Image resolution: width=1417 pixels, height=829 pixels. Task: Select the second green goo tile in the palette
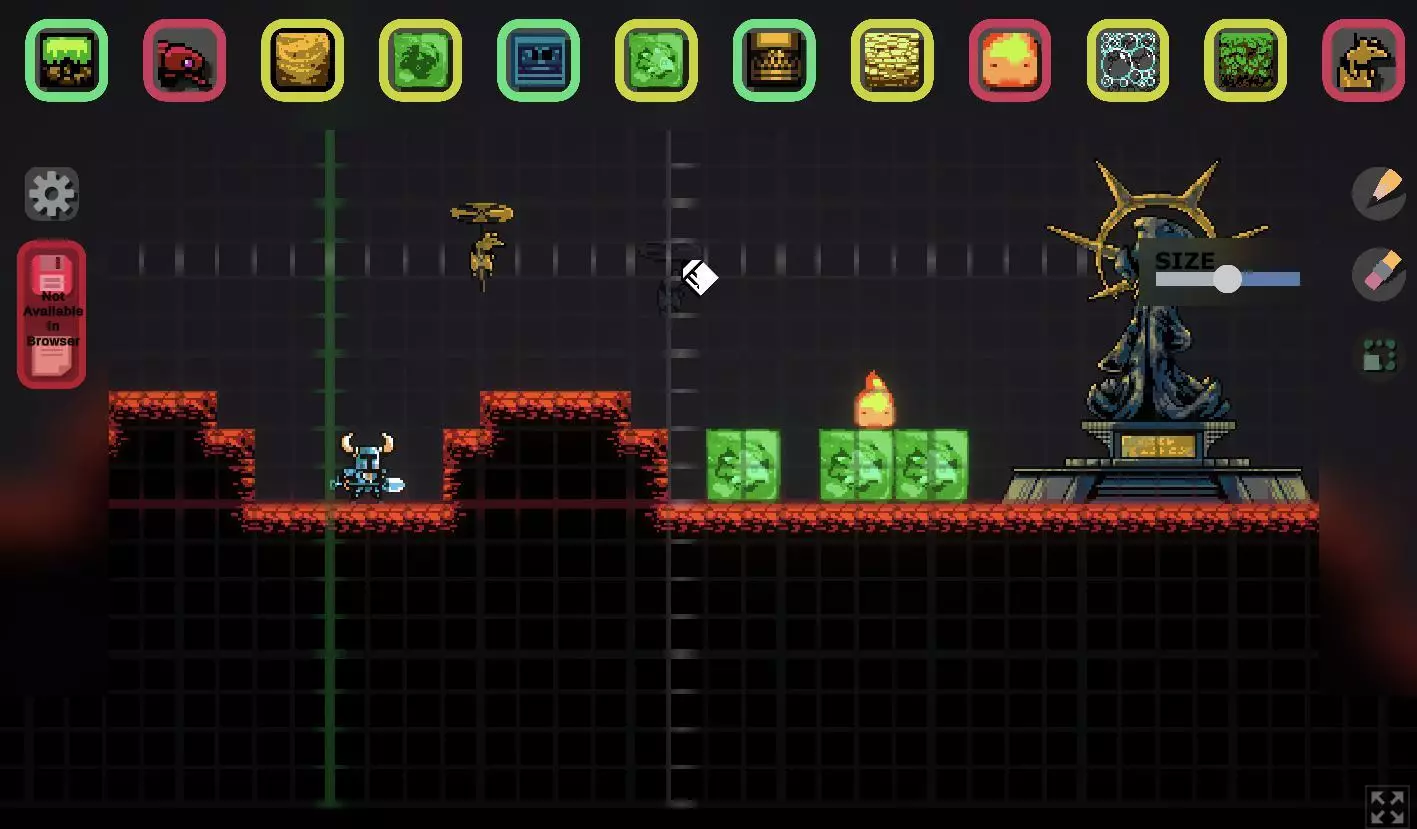(656, 60)
